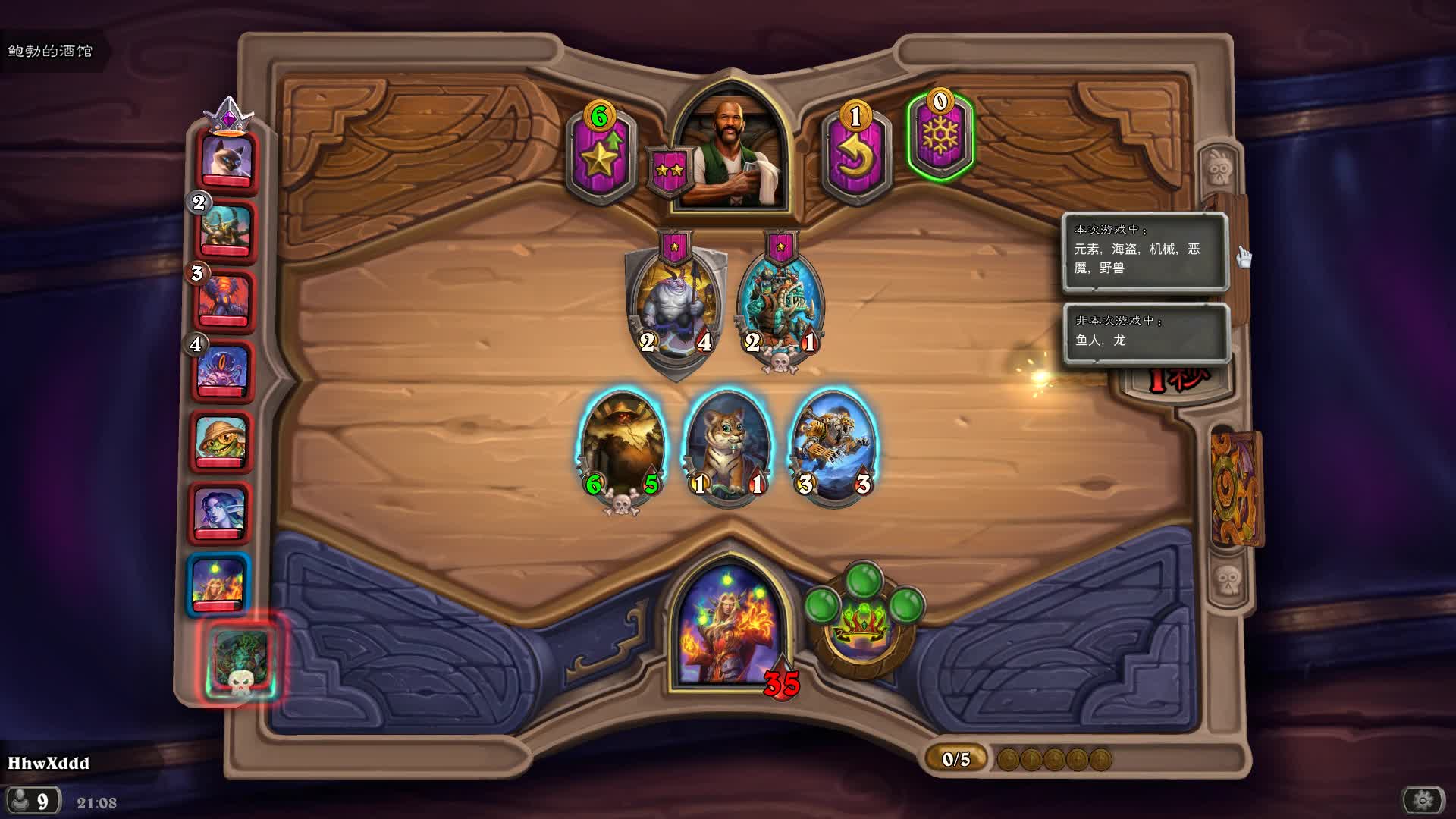This screenshot has width=1456, height=819.
Task: View the horned warrior opponent ranked second
Action: coord(225,231)
